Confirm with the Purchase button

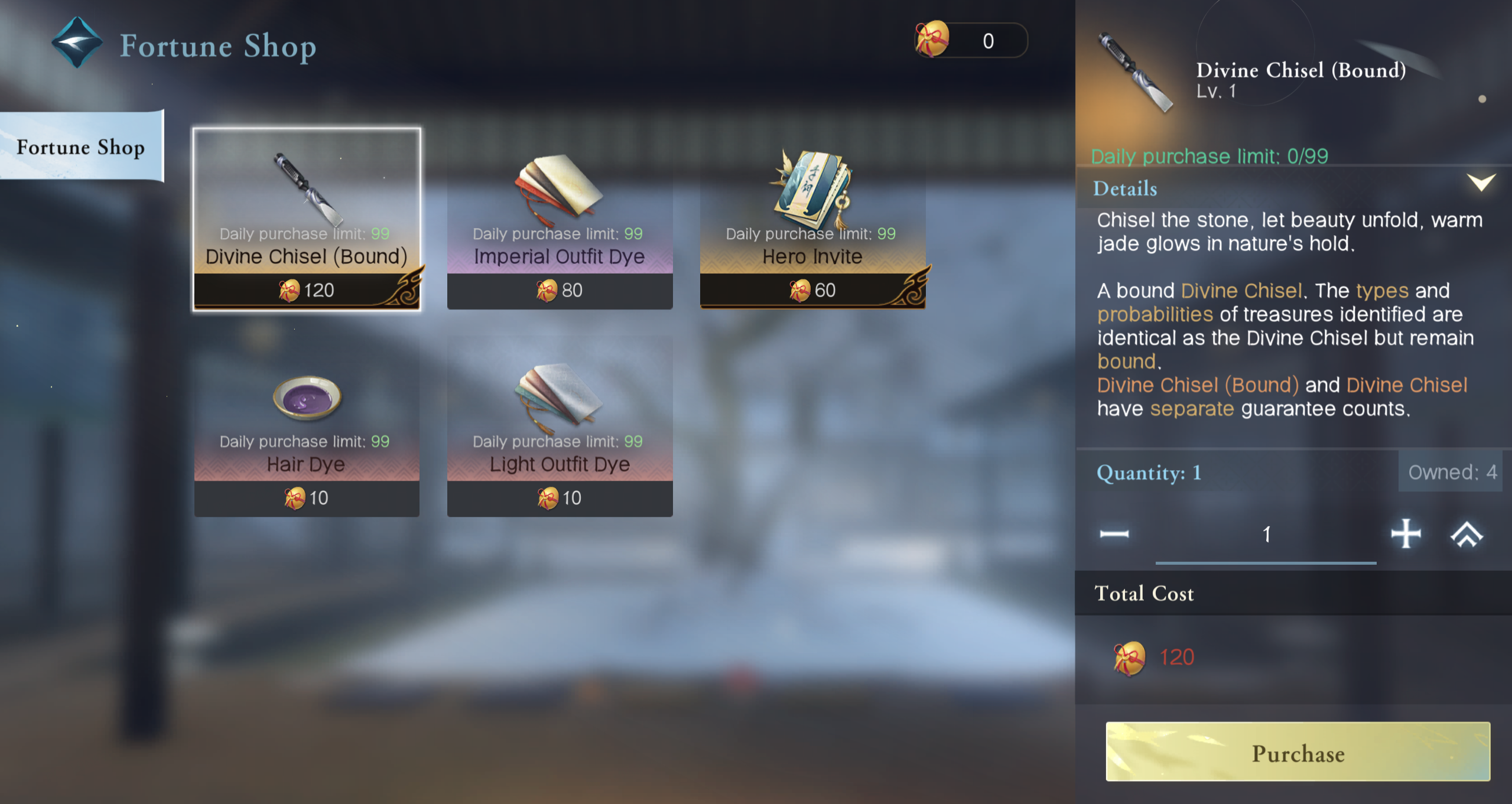[x=1298, y=752]
